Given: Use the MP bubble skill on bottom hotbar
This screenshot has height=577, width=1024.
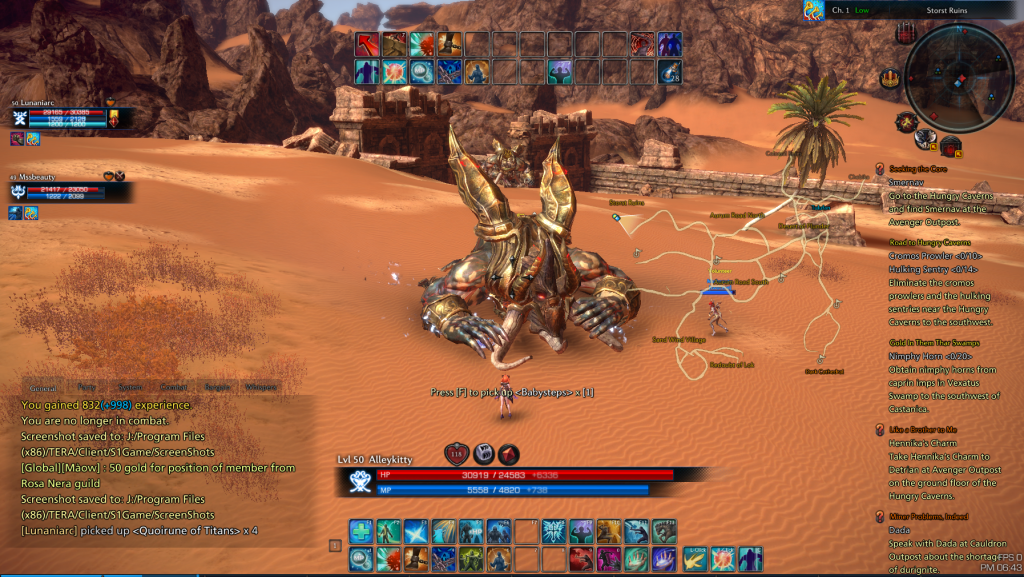Looking at the screenshot, I should pos(361,558).
